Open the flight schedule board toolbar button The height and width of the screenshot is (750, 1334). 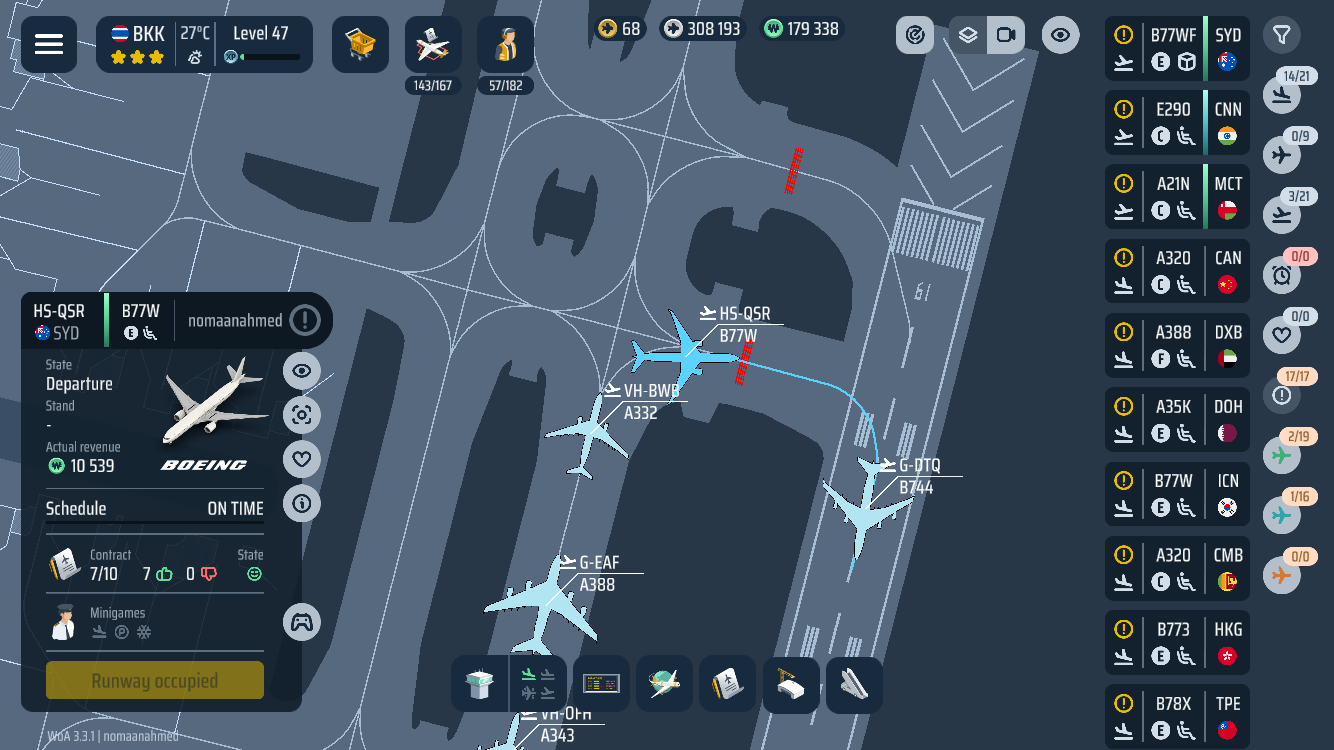coord(601,685)
